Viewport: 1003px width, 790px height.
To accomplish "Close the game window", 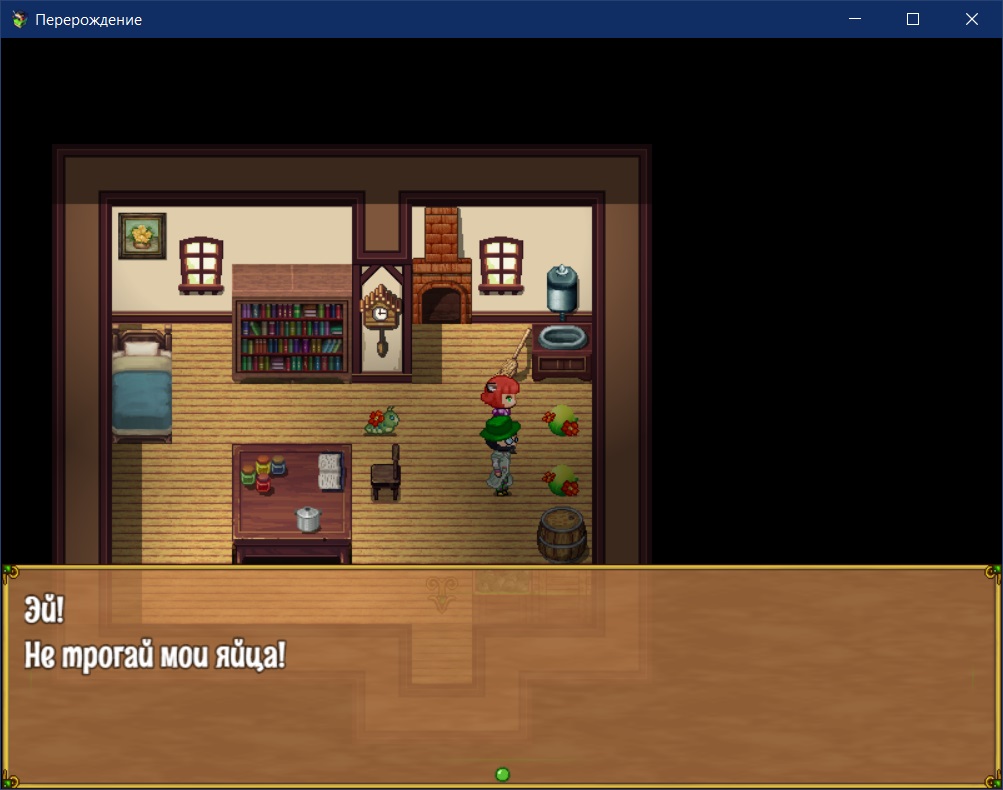I will click(971, 19).
